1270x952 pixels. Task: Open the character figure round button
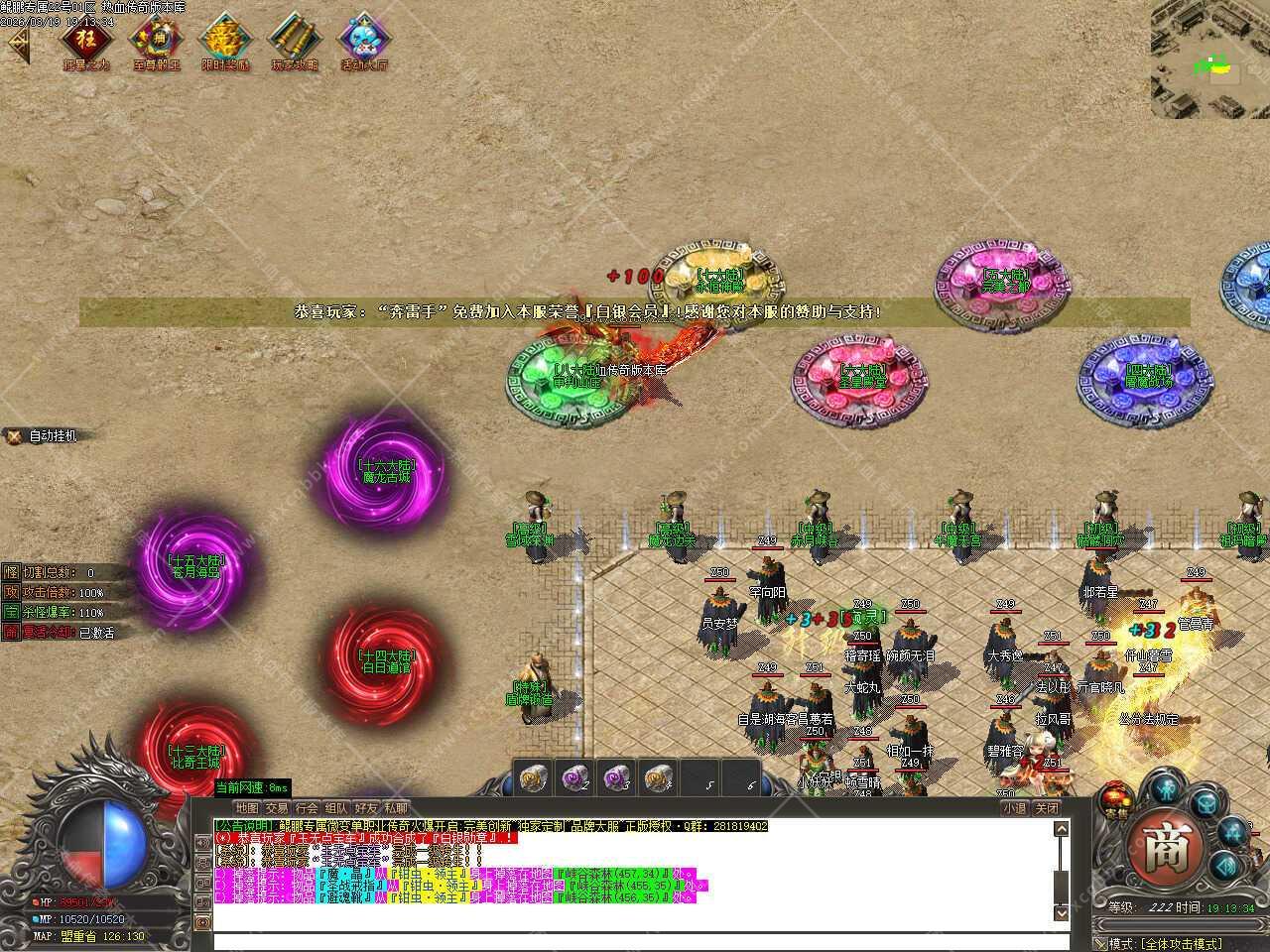[1164, 788]
